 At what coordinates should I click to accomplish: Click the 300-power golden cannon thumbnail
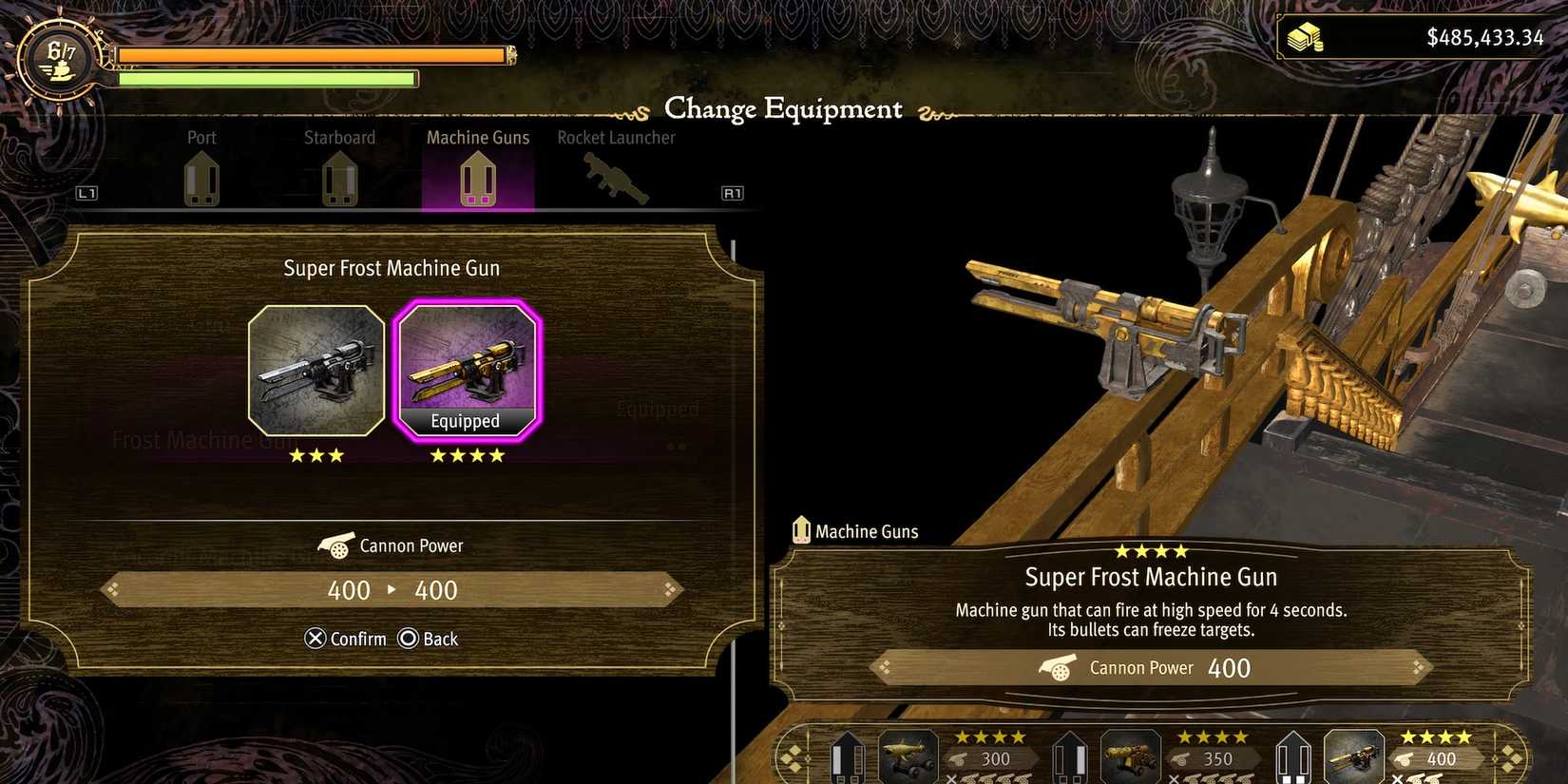pos(908,755)
